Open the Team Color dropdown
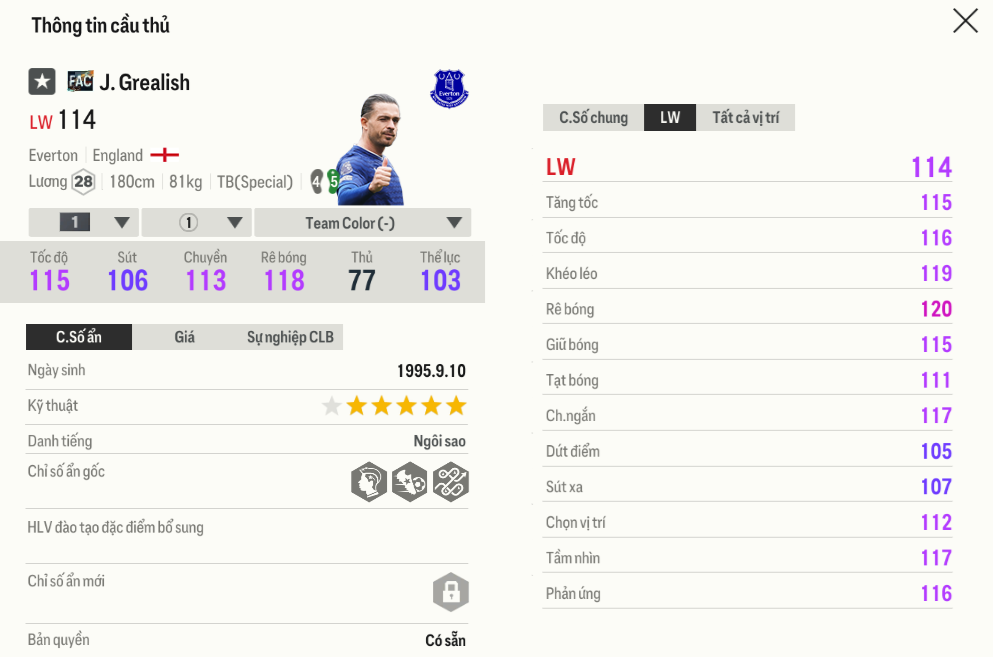The width and height of the screenshot is (993, 657). (x=362, y=222)
